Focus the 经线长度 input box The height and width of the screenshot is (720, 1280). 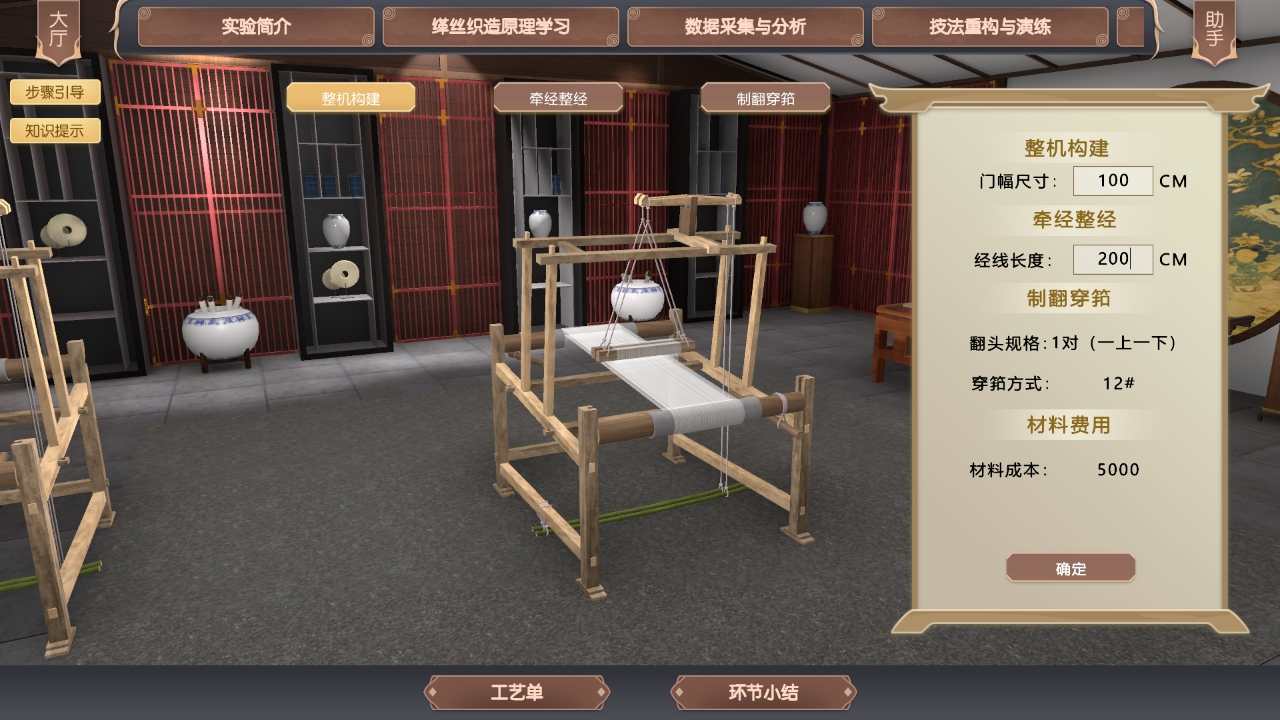pos(1112,260)
